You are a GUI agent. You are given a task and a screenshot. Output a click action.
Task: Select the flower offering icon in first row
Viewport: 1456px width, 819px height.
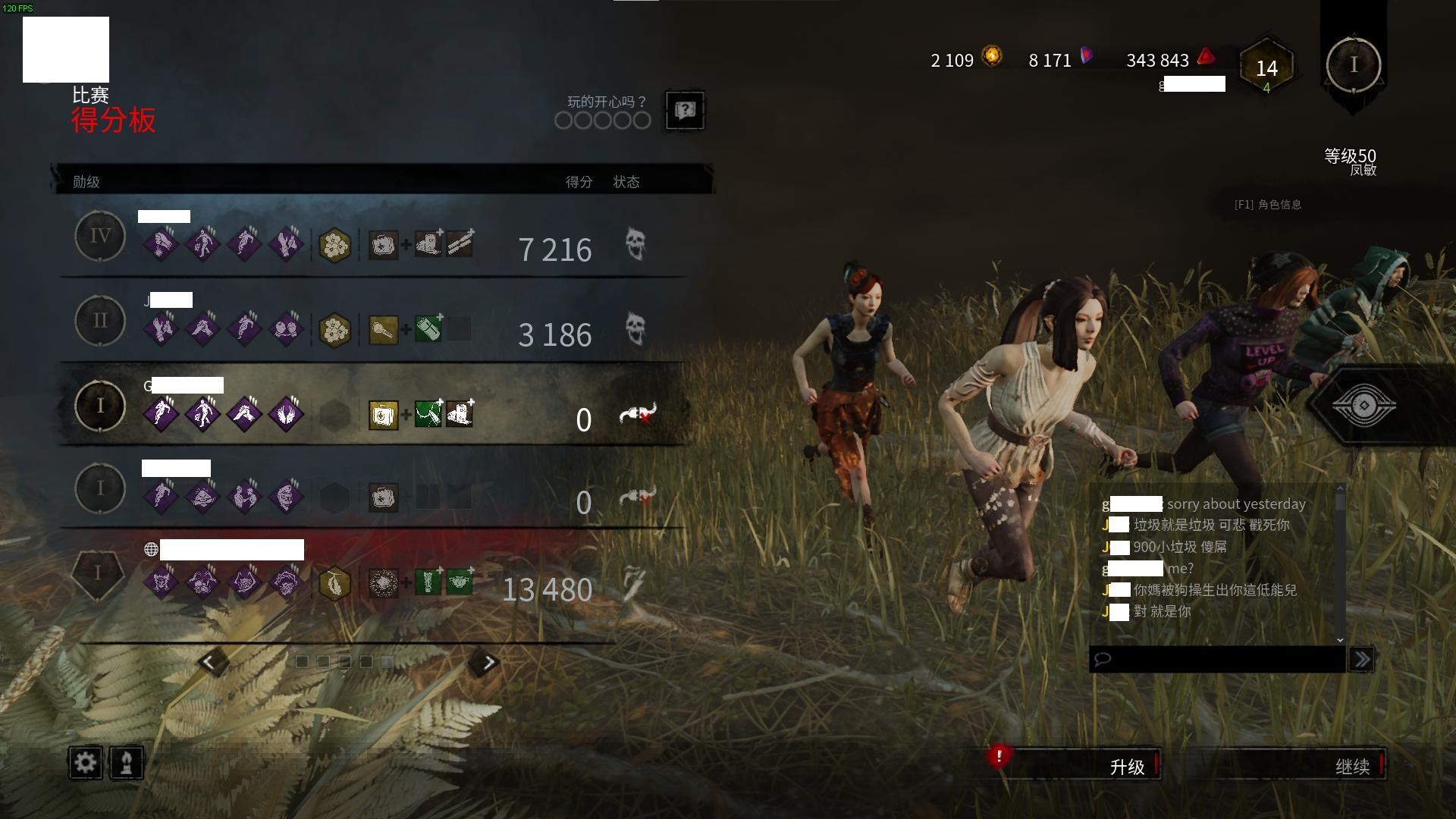point(334,246)
